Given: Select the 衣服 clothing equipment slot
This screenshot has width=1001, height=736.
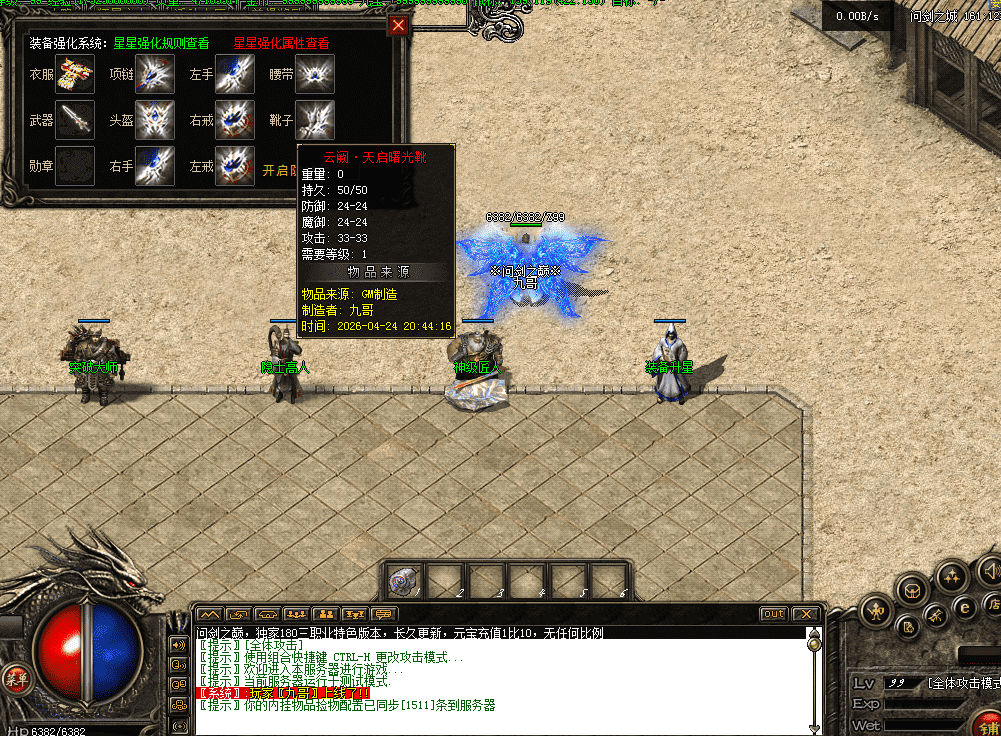Looking at the screenshot, I should point(75,74).
